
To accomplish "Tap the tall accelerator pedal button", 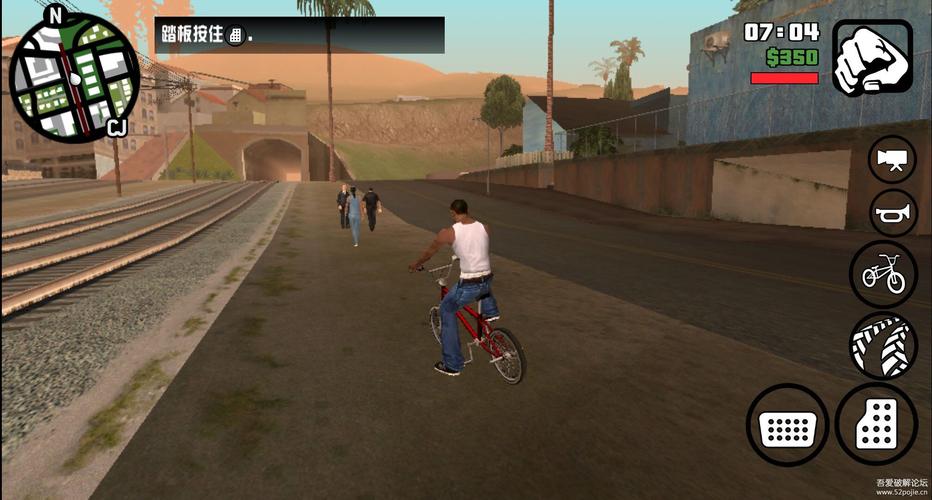I will pyautogui.click(x=876, y=425).
